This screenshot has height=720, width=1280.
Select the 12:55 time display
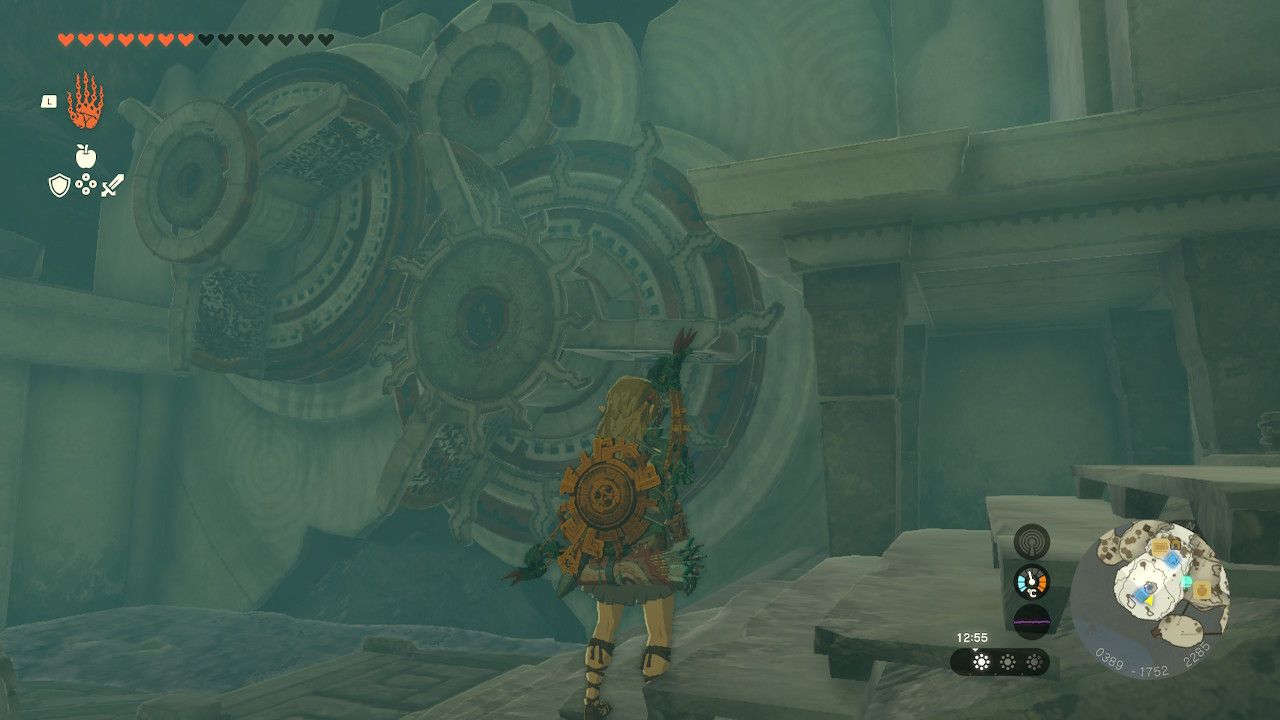(x=972, y=638)
